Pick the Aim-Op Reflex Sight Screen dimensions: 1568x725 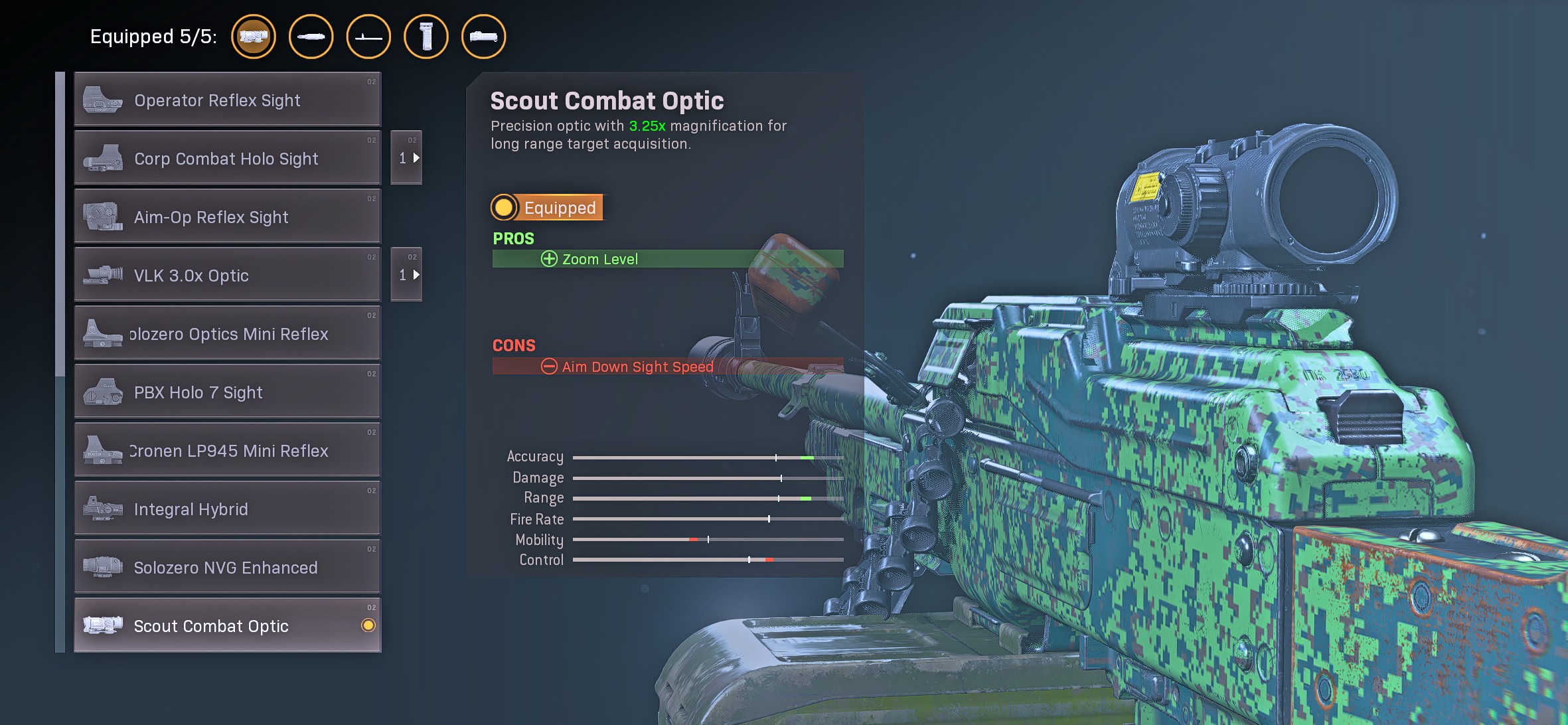point(227,217)
